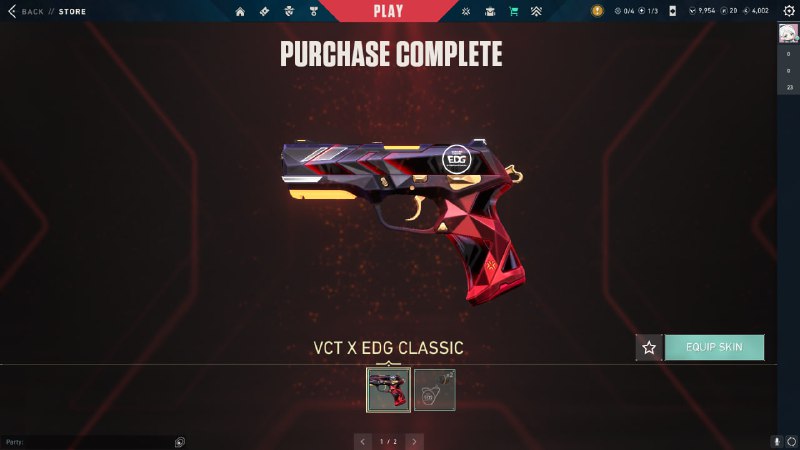
Task: Show the previous purchased item
Action: [363, 440]
